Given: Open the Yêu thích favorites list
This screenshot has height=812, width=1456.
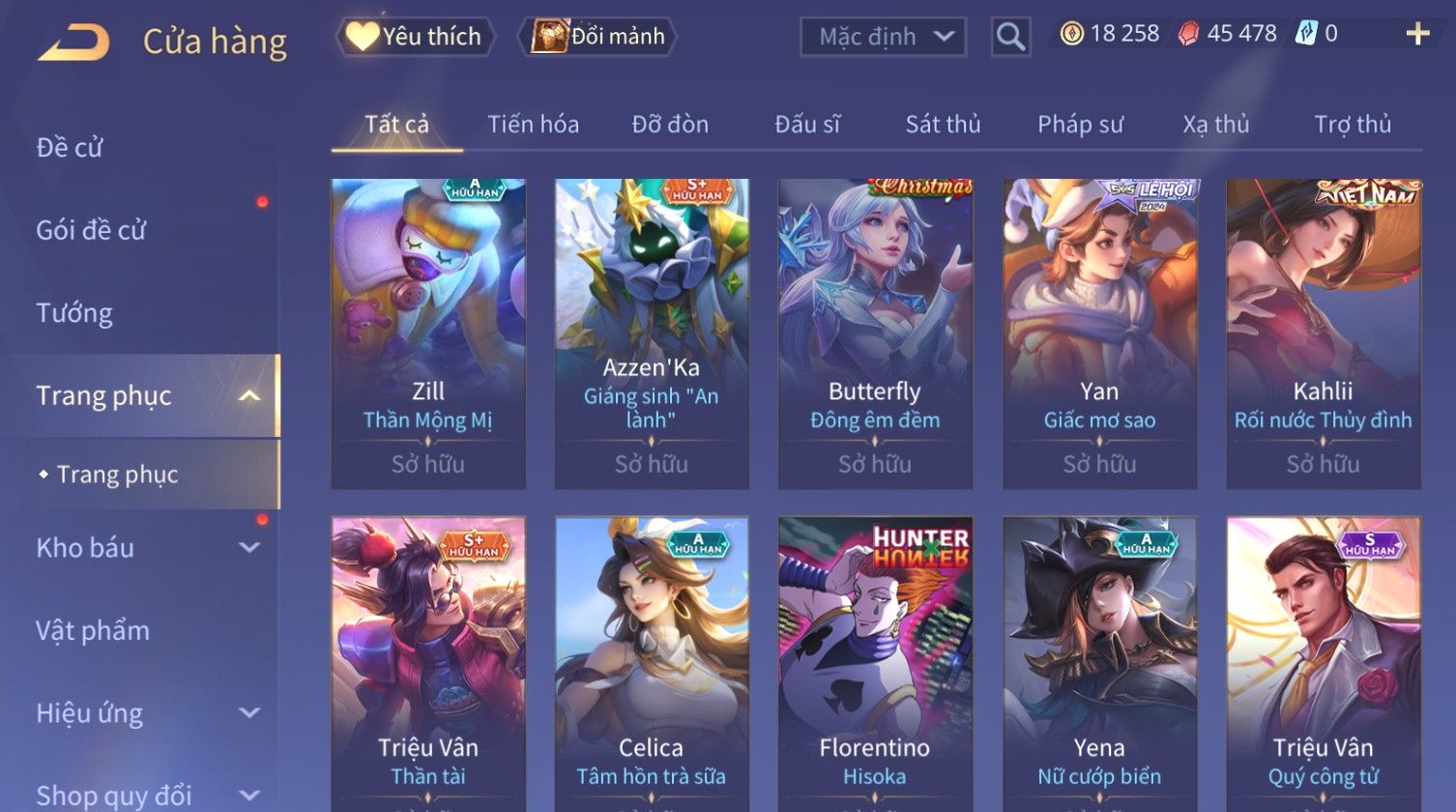Looking at the screenshot, I should (x=416, y=37).
